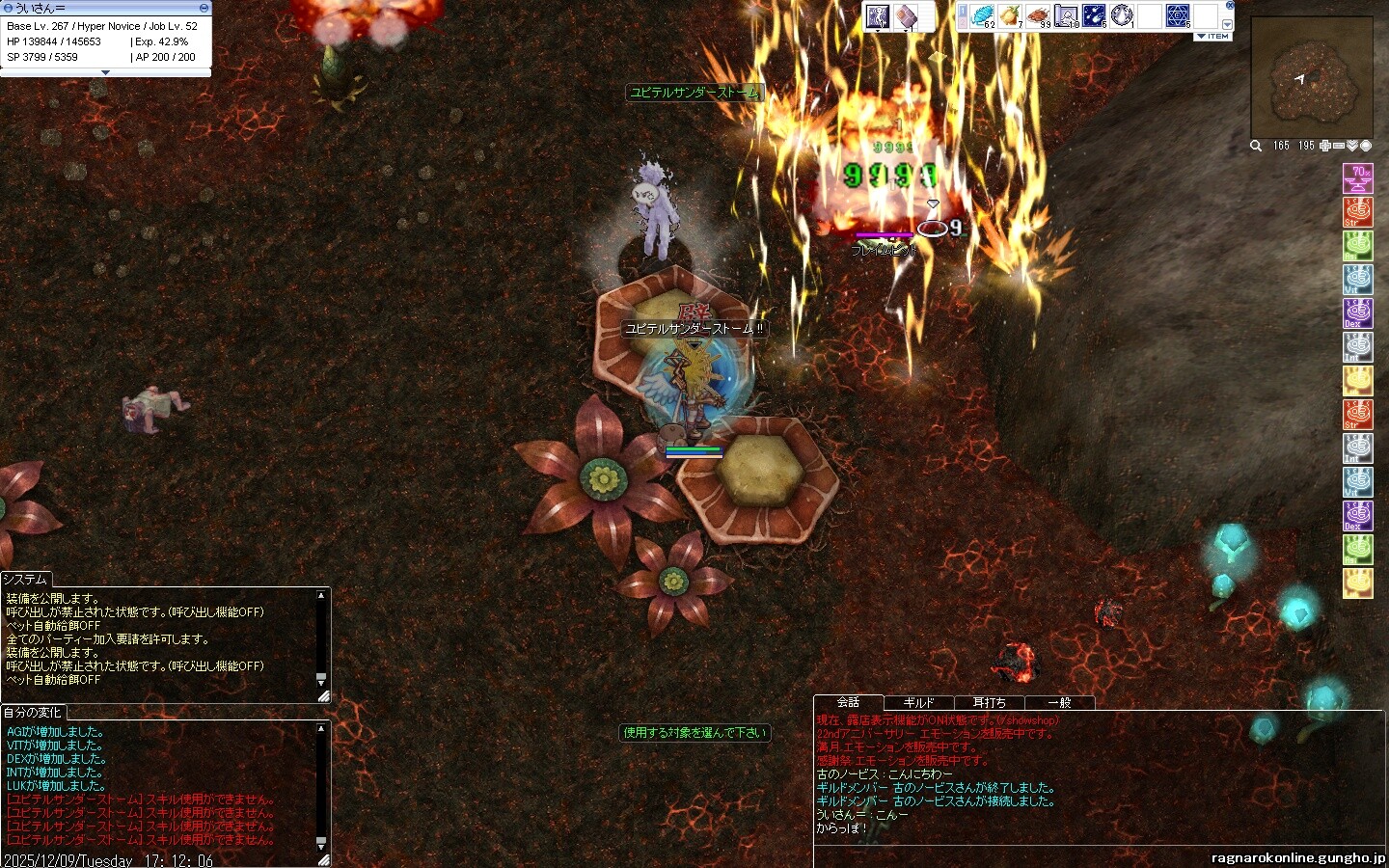Image resolution: width=1389 pixels, height=868 pixels.
Task: Use the grilled meat item slot
Action: coord(1039,16)
